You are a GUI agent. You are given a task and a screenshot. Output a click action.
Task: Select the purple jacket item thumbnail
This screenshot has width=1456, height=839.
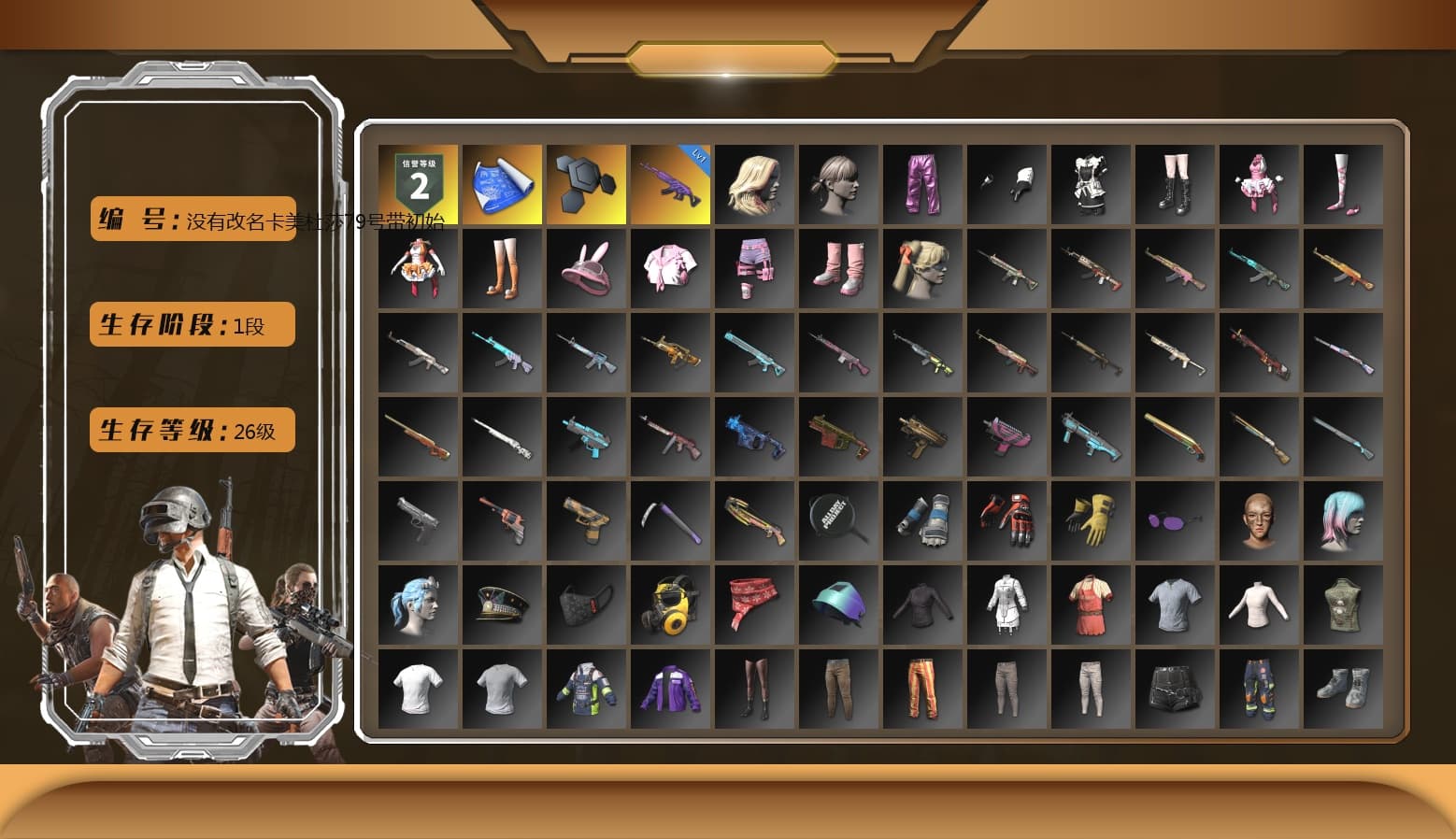click(669, 687)
